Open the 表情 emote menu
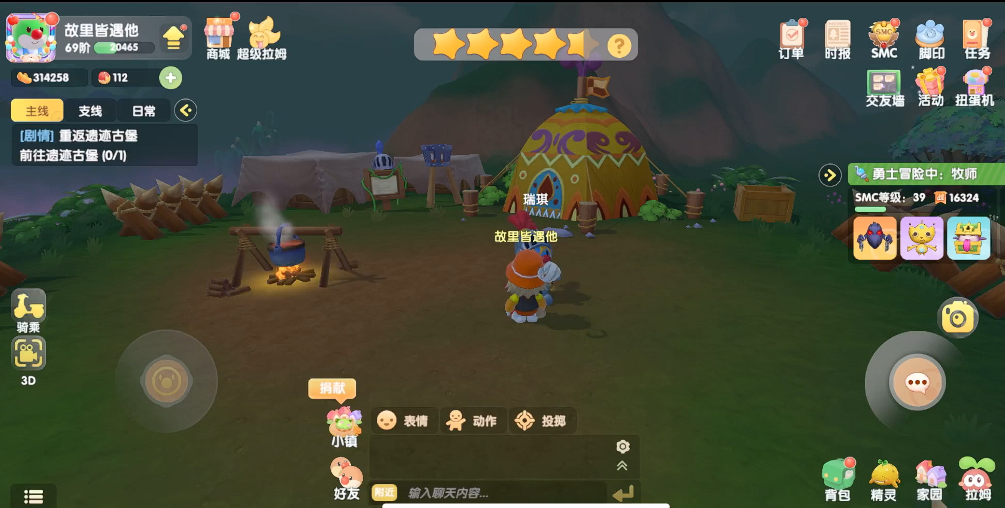1005x508 pixels. point(402,421)
